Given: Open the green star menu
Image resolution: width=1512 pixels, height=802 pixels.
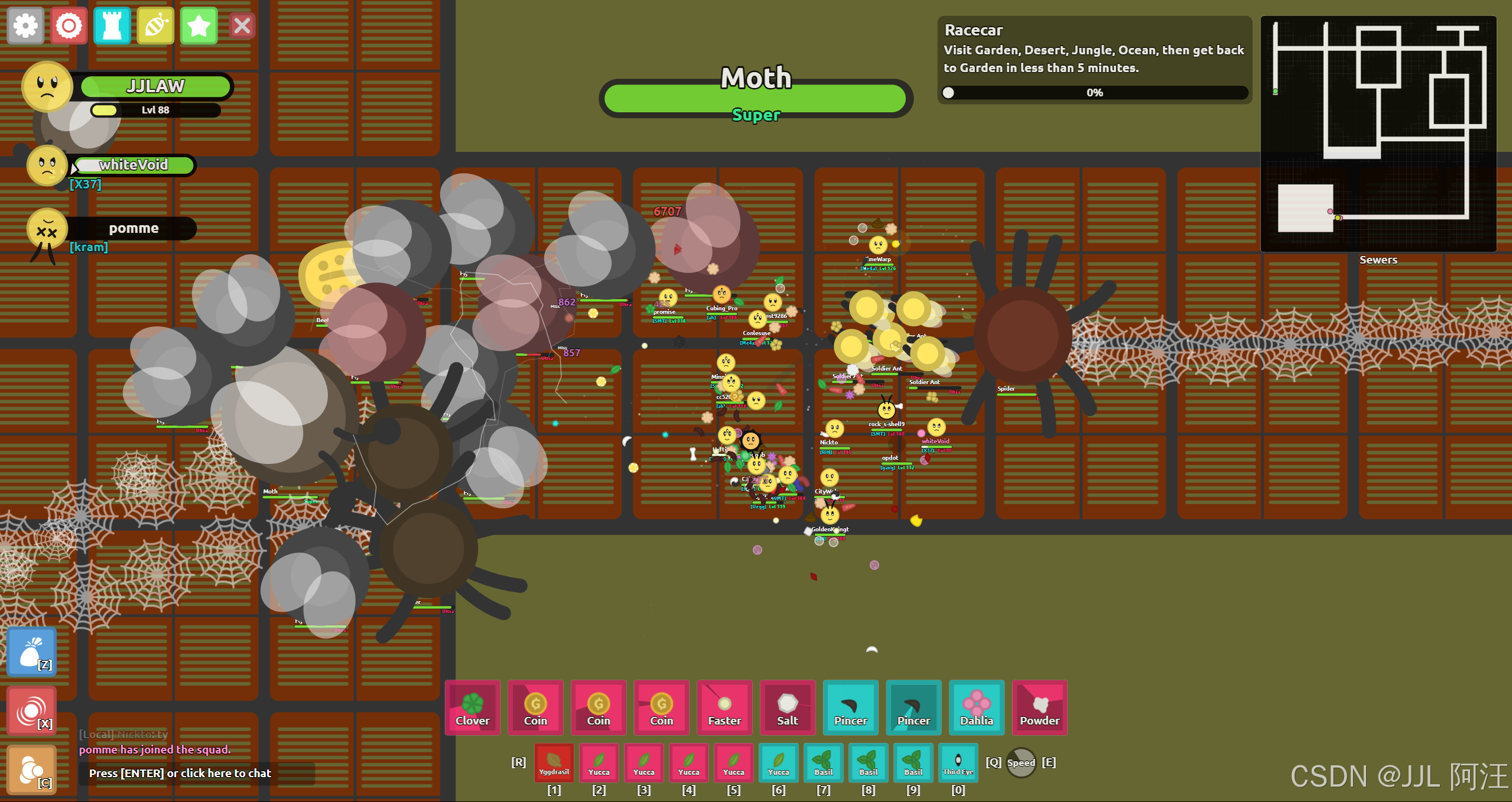Looking at the screenshot, I should click(x=199, y=26).
